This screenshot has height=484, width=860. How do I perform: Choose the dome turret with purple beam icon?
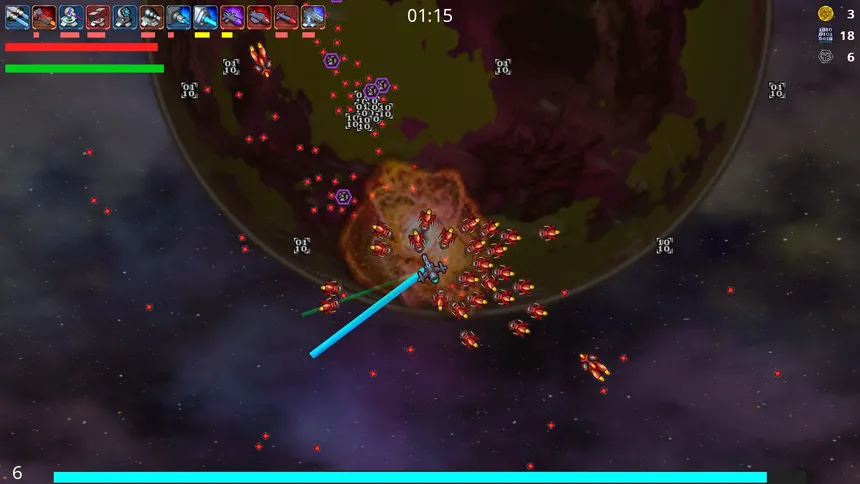[71, 16]
